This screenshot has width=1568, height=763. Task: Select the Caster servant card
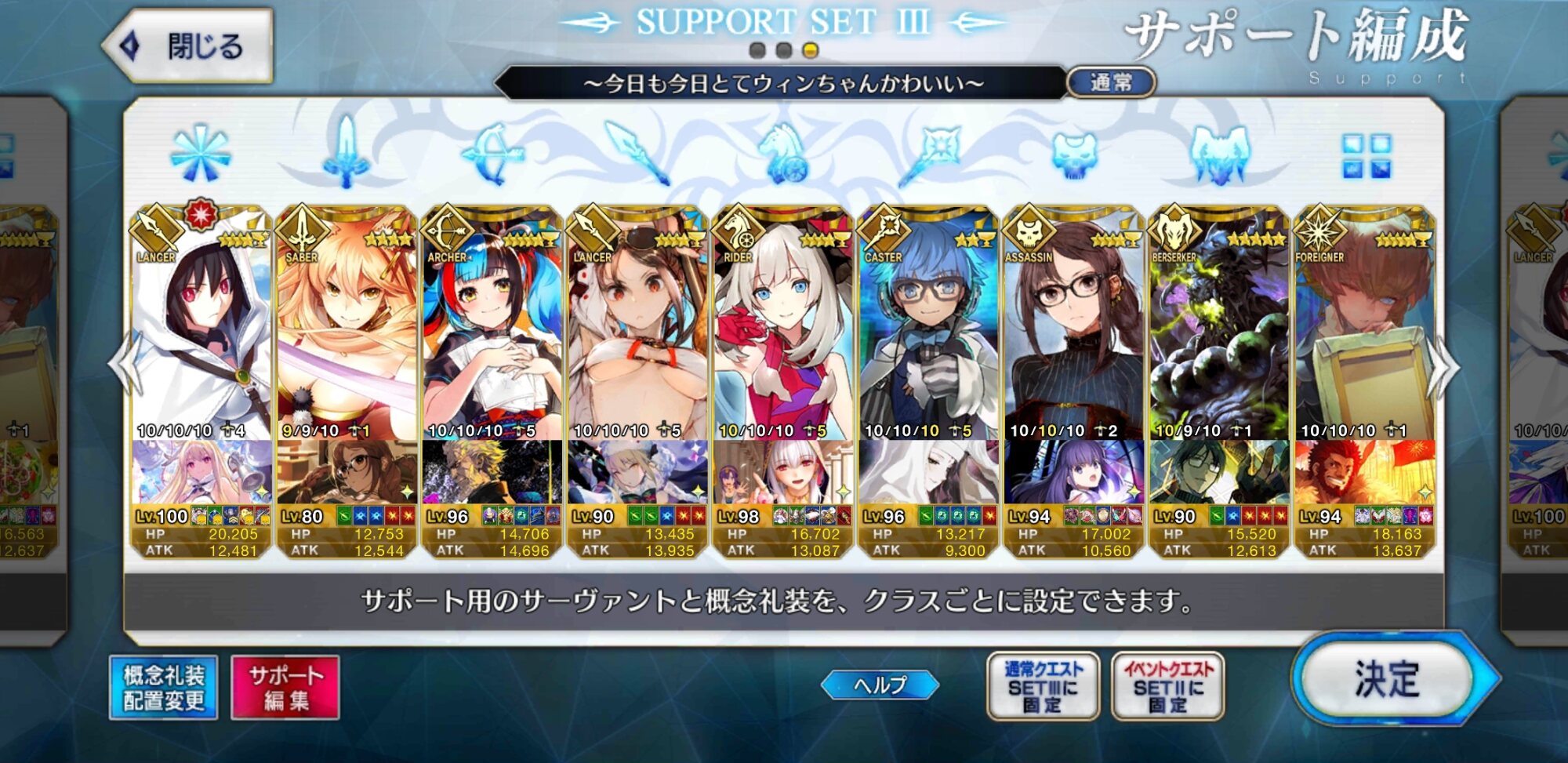[928, 329]
